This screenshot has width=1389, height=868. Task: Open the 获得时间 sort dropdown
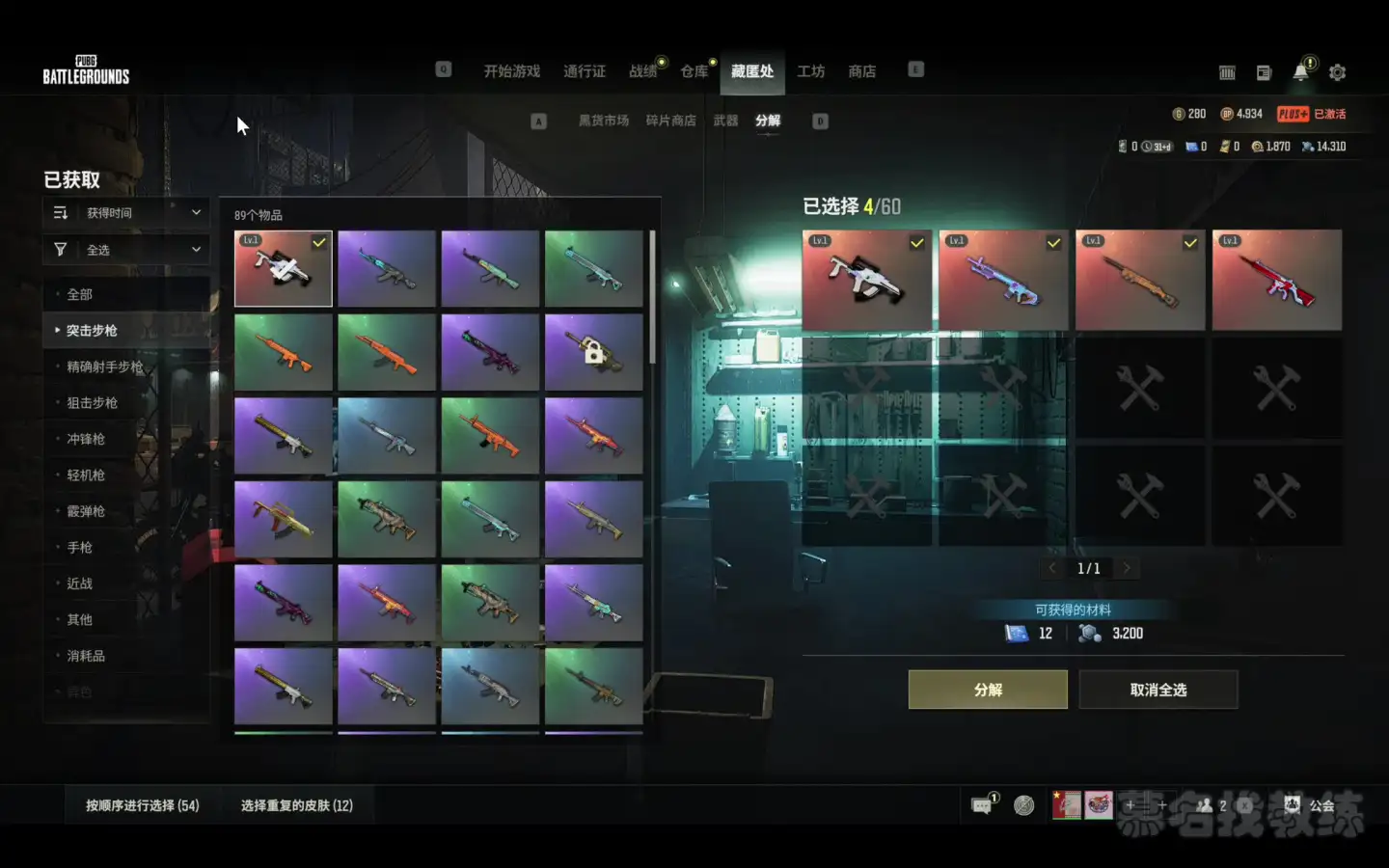point(127,212)
